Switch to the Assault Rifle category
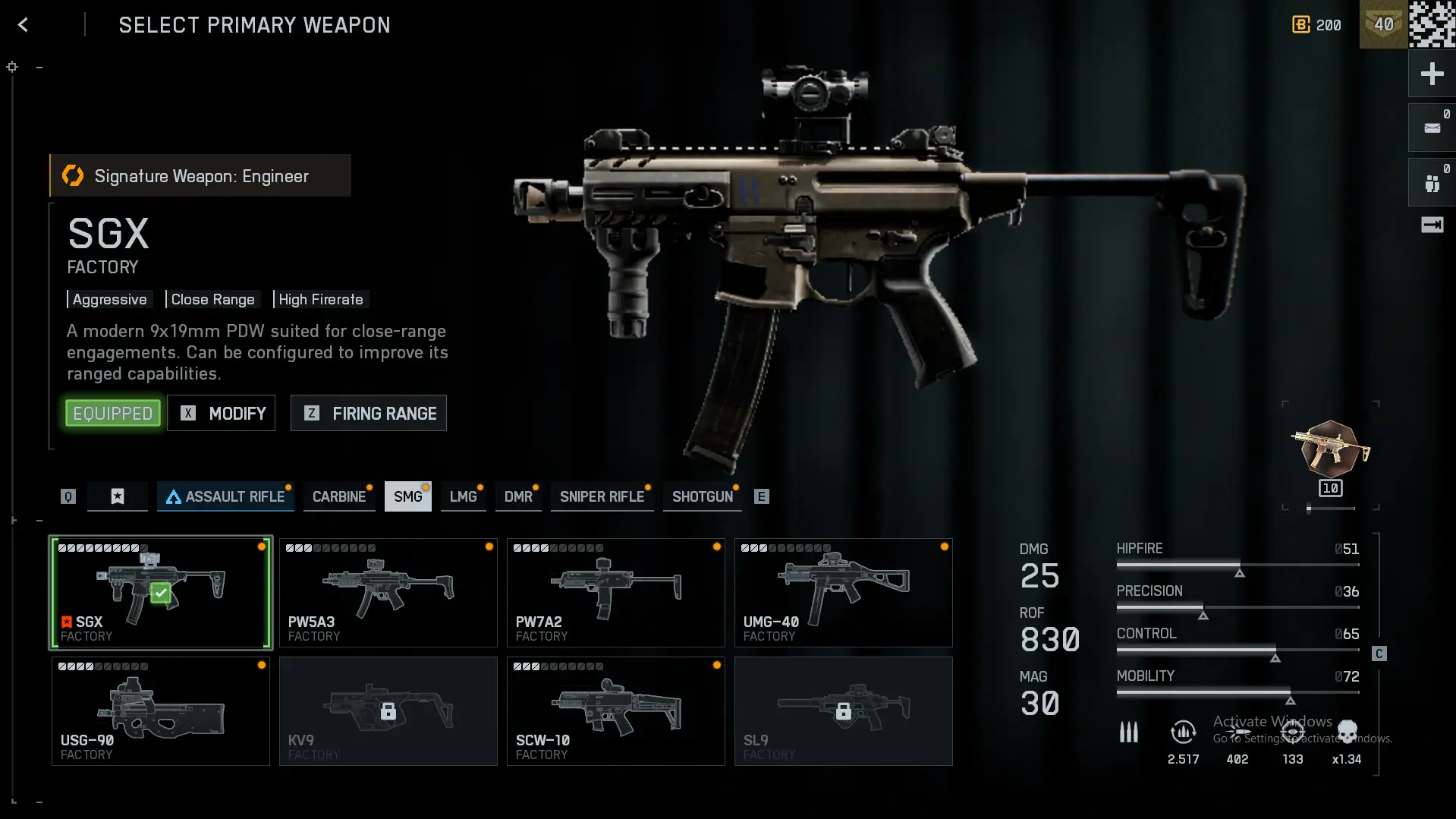The height and width of the screenshot is (819, 1456). pos(225,496)
